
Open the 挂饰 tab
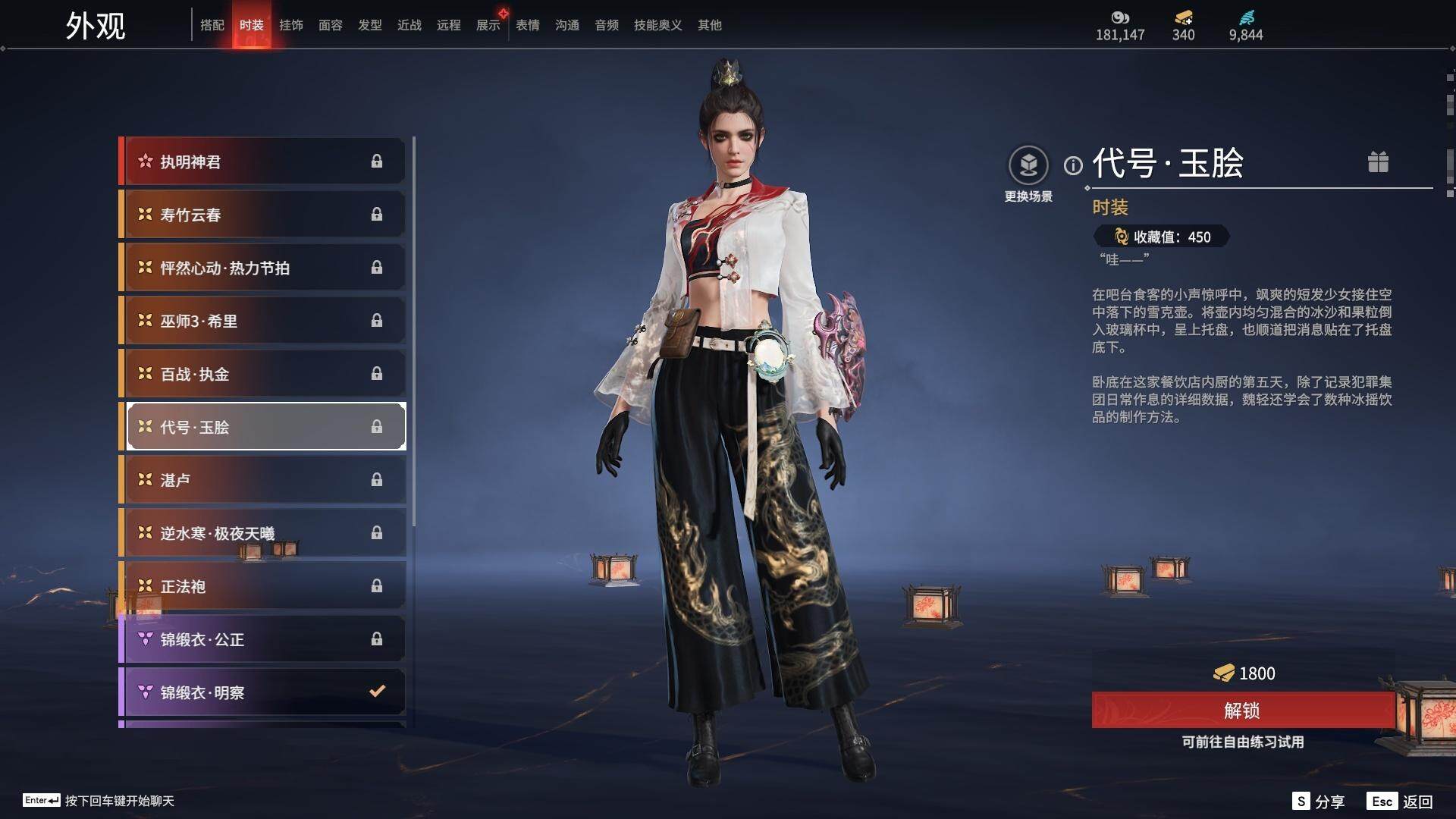[291, 25]
